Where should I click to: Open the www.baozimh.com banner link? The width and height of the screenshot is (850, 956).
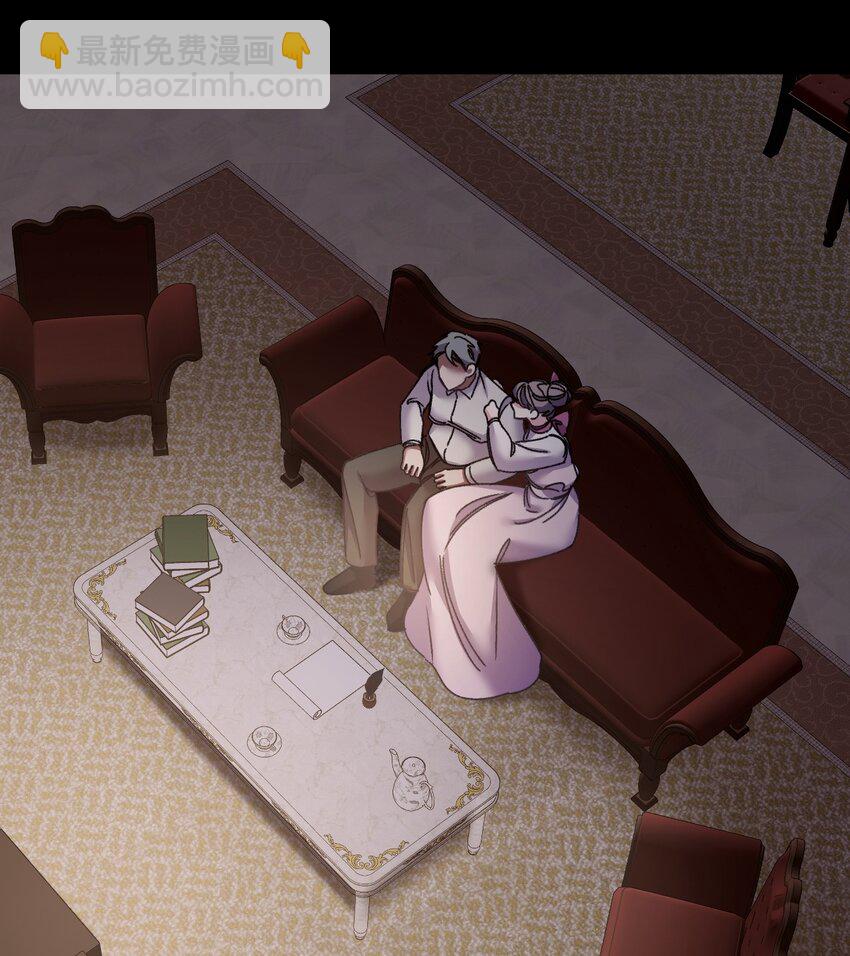tap(175, 86)
